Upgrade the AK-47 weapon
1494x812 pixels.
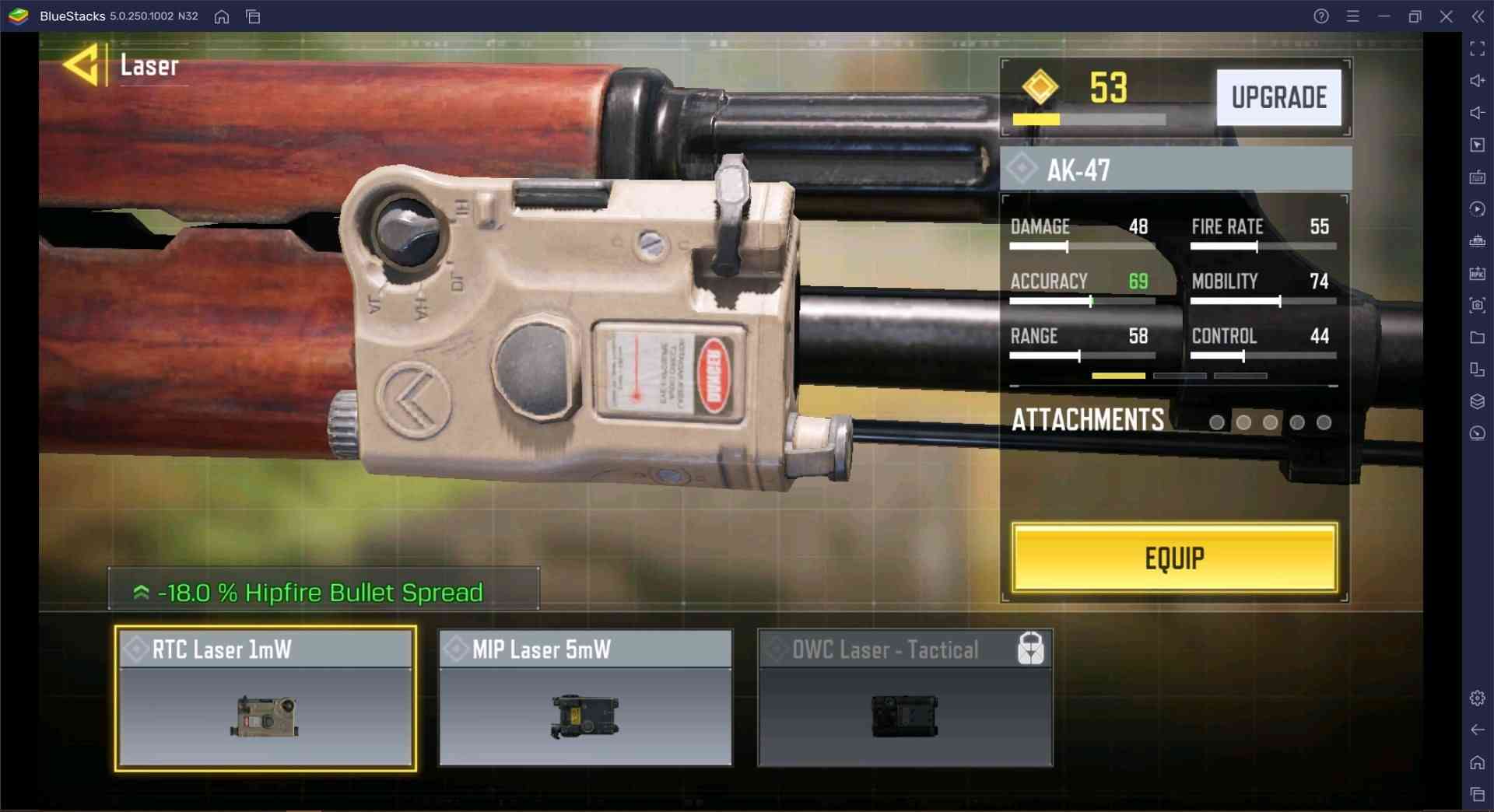click(x=1278, y=98)
